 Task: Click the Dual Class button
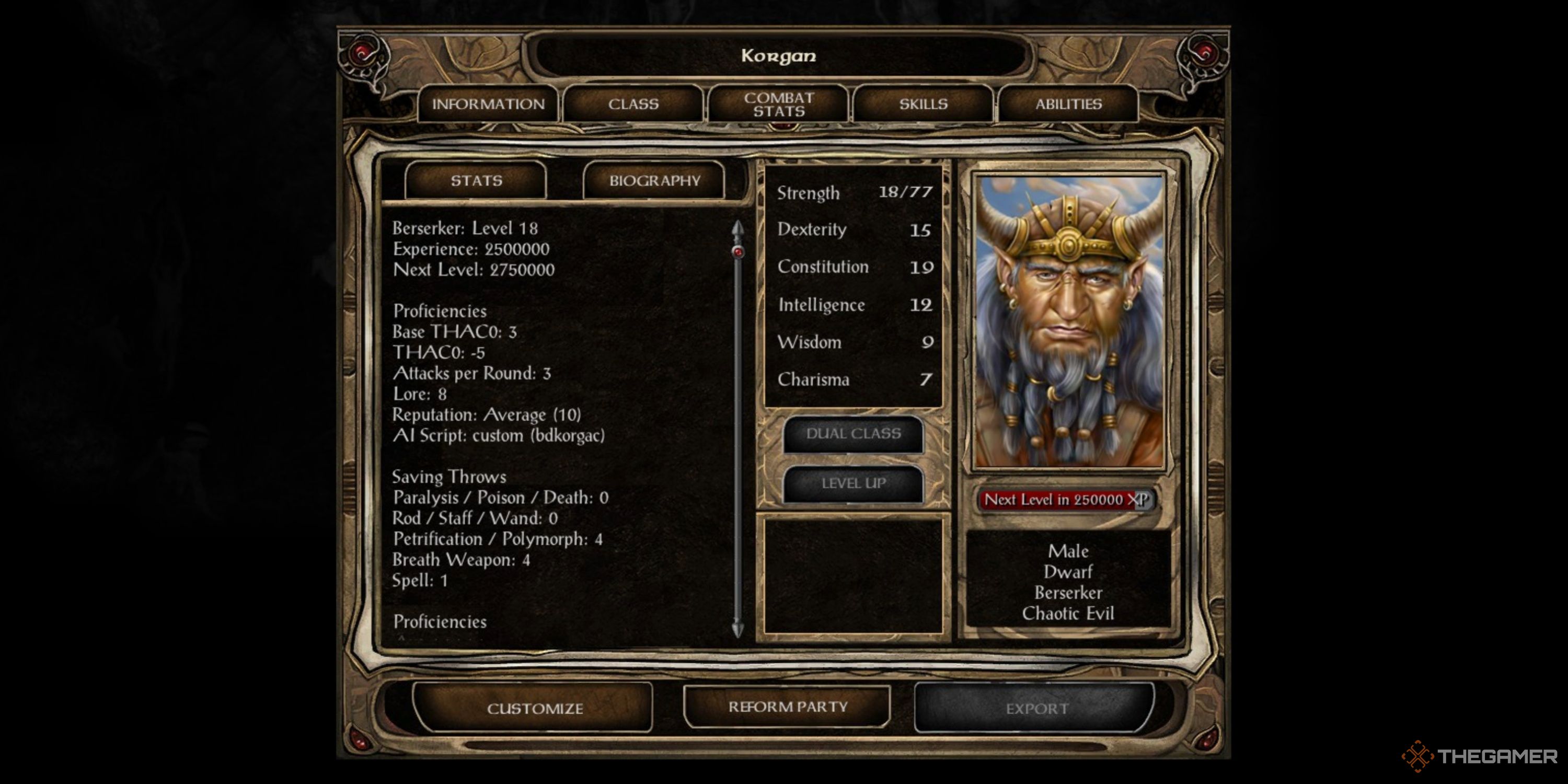[x=854, y=434]
